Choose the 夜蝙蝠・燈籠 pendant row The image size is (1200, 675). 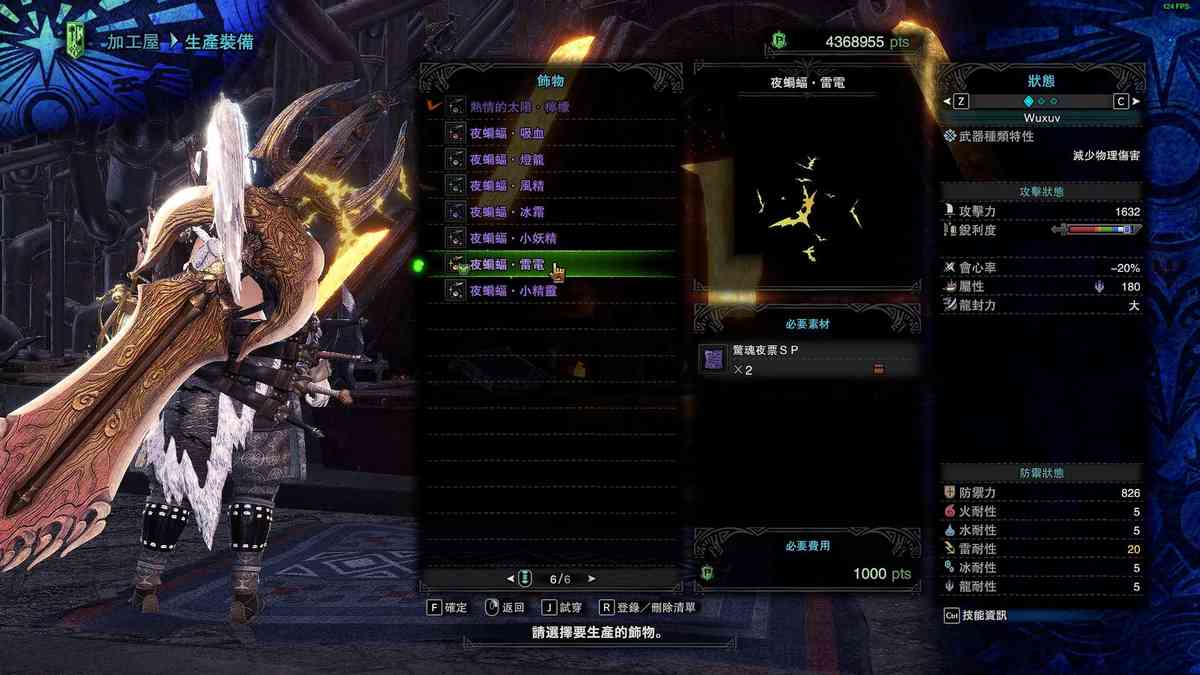coord(507,159)
